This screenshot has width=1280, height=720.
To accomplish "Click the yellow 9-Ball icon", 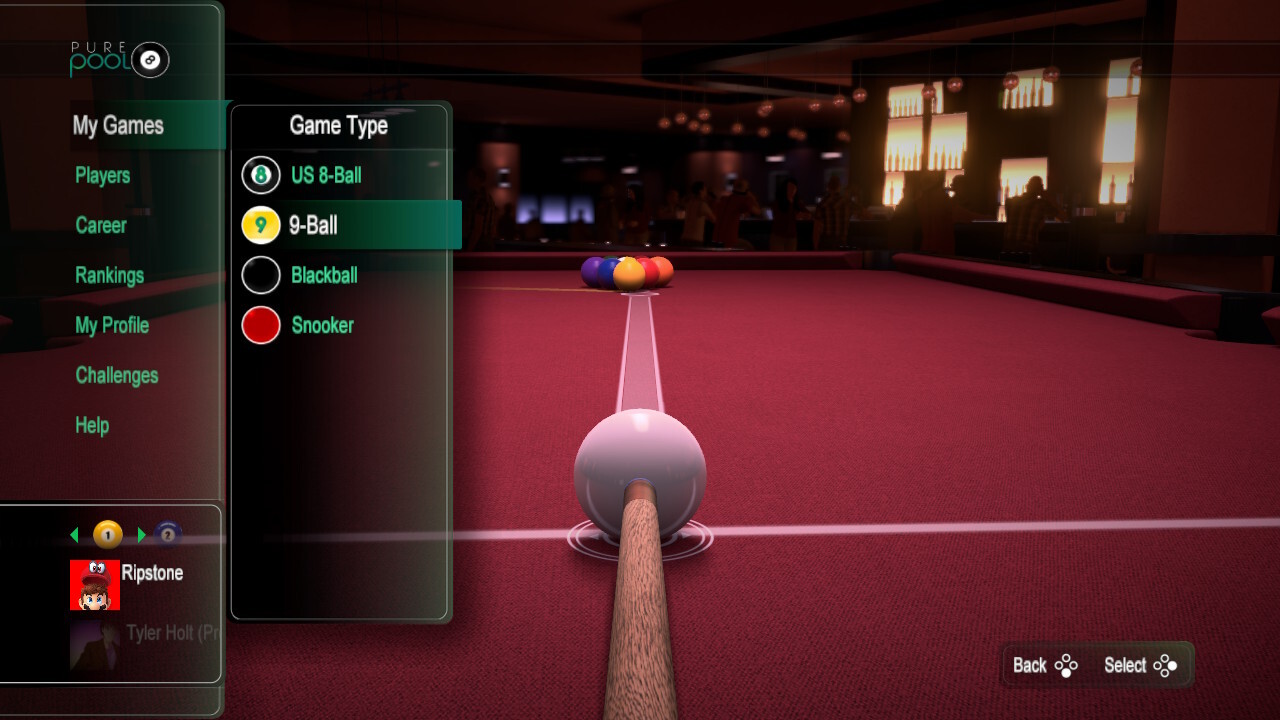I will point(260,224).
